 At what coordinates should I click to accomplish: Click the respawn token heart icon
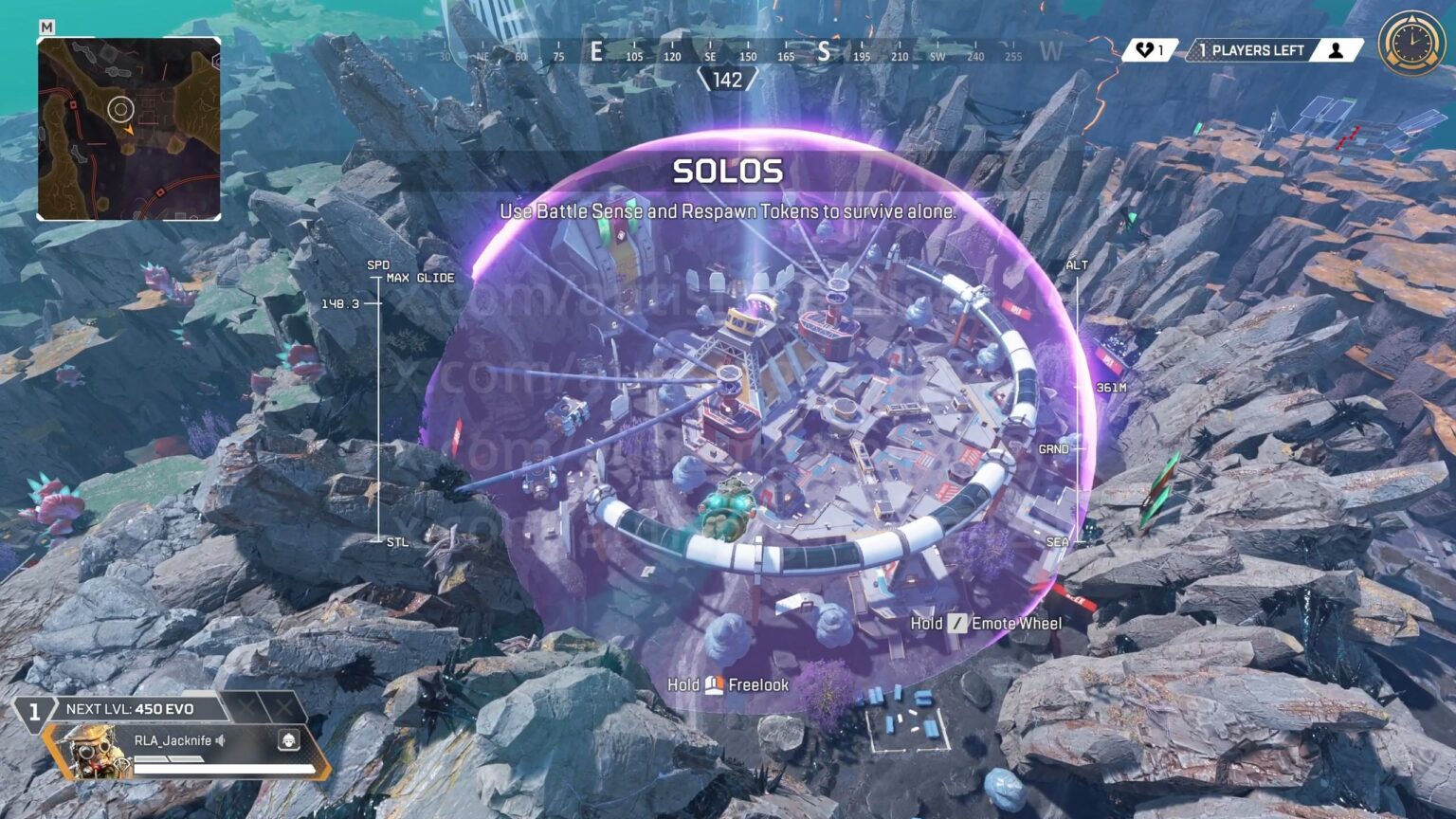tap(1145, 50)
